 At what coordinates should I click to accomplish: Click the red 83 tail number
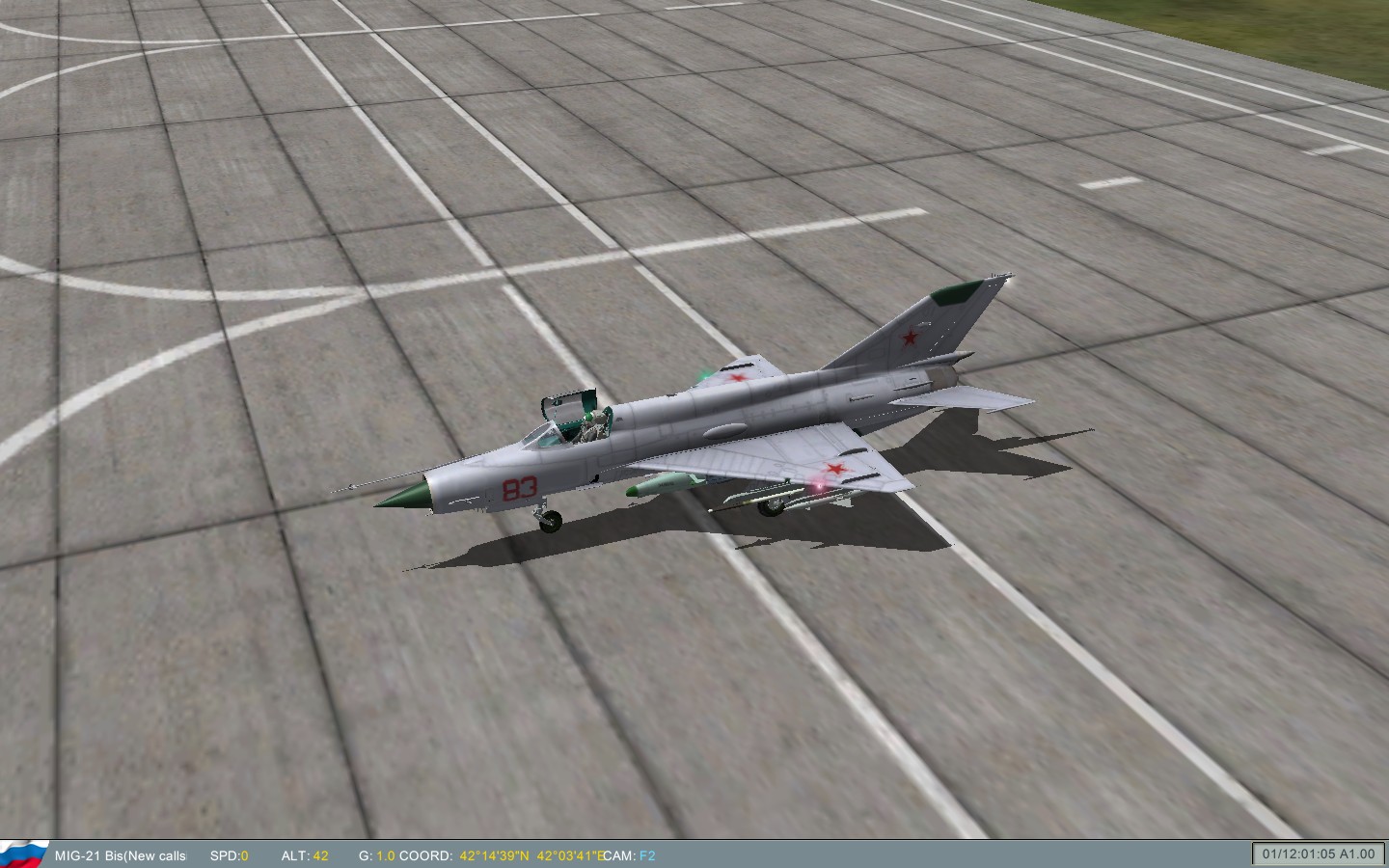click(x=518, y=487)
